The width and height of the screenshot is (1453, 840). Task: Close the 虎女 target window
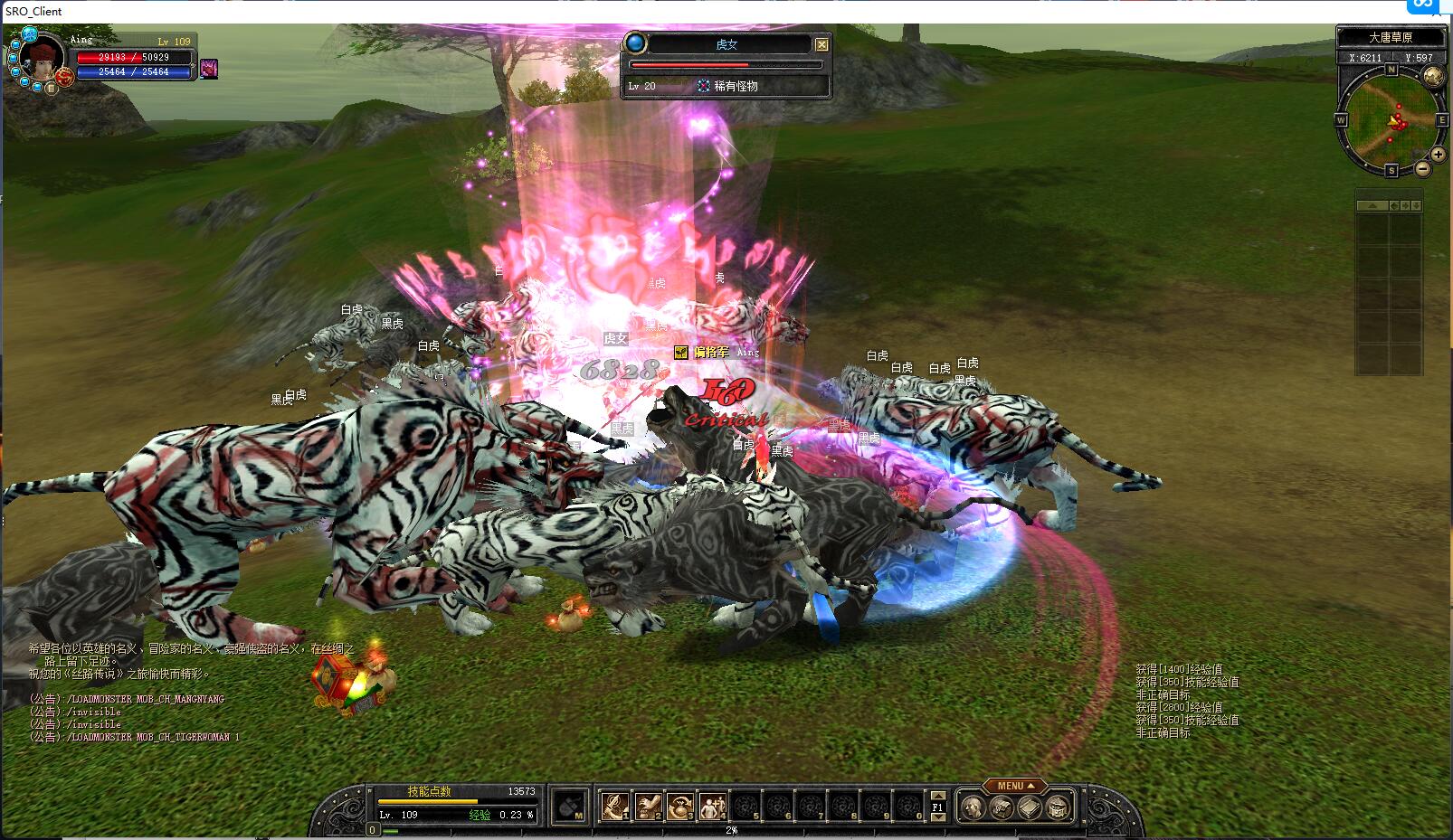pos(821,44)
